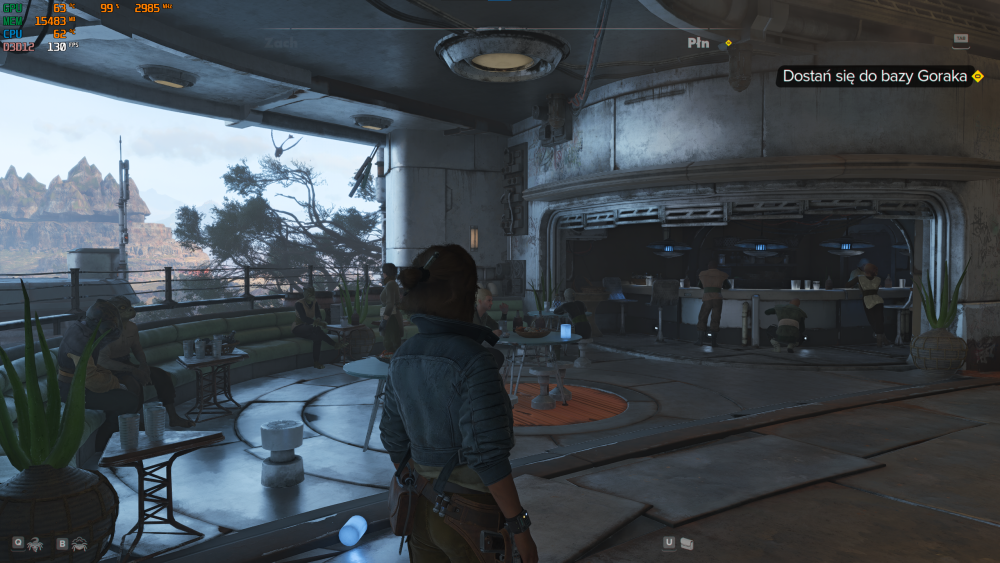This screenshot has width=1000, height=563.
Task: Click the "Dostań się do bazy Goraka" objective tracker
Action: coord(875,76)
